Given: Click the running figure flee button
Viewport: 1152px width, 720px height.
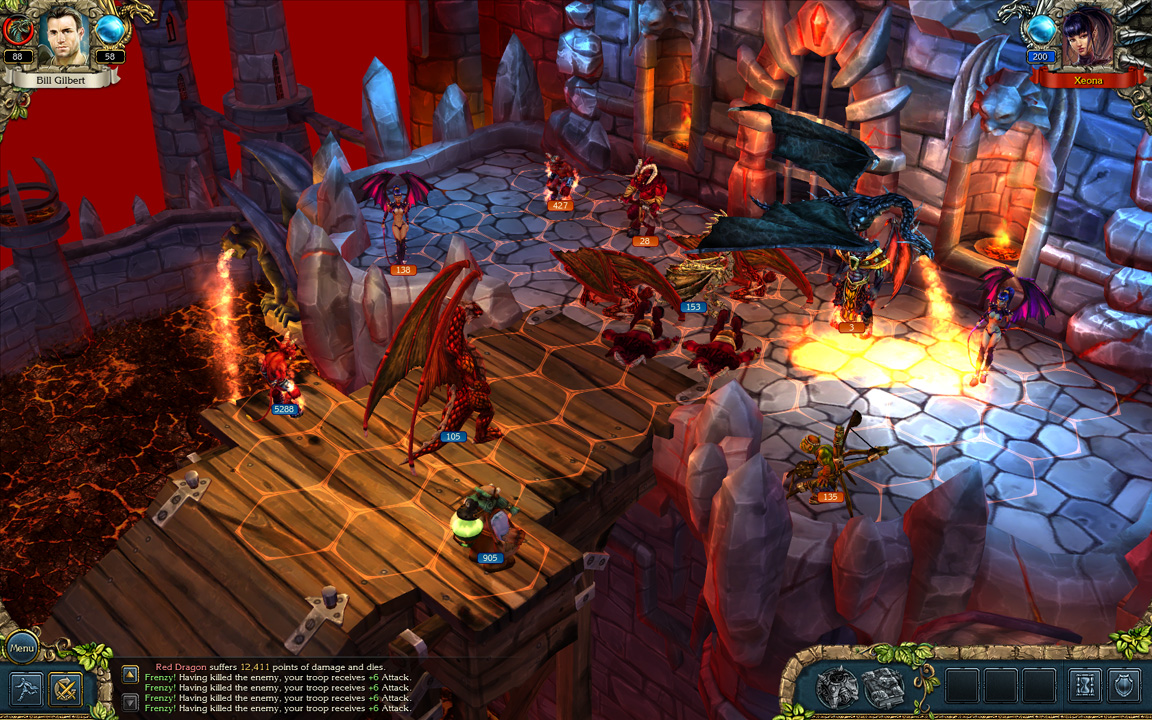Looking at the screenshot, I should click(25, 689).
